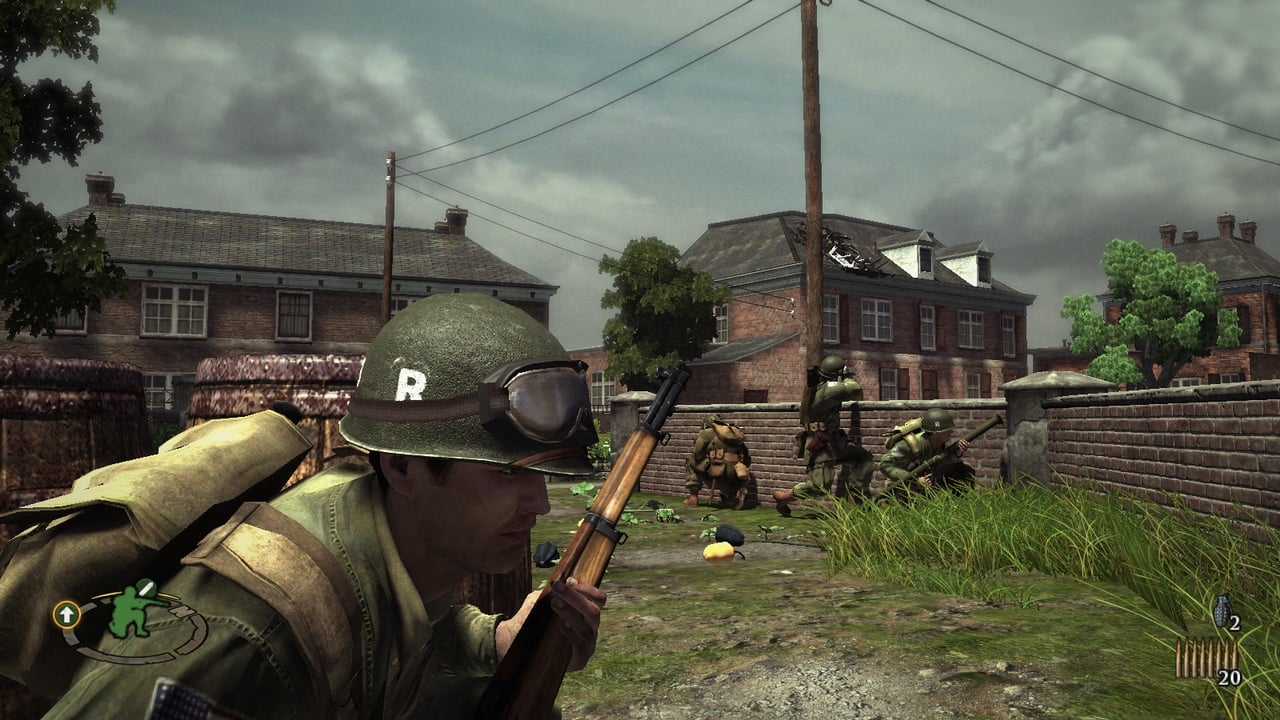This screenshot has width=1280, height=720.
Task: Click the damaged roof of the brick house
Action: [x=846, y=250]
